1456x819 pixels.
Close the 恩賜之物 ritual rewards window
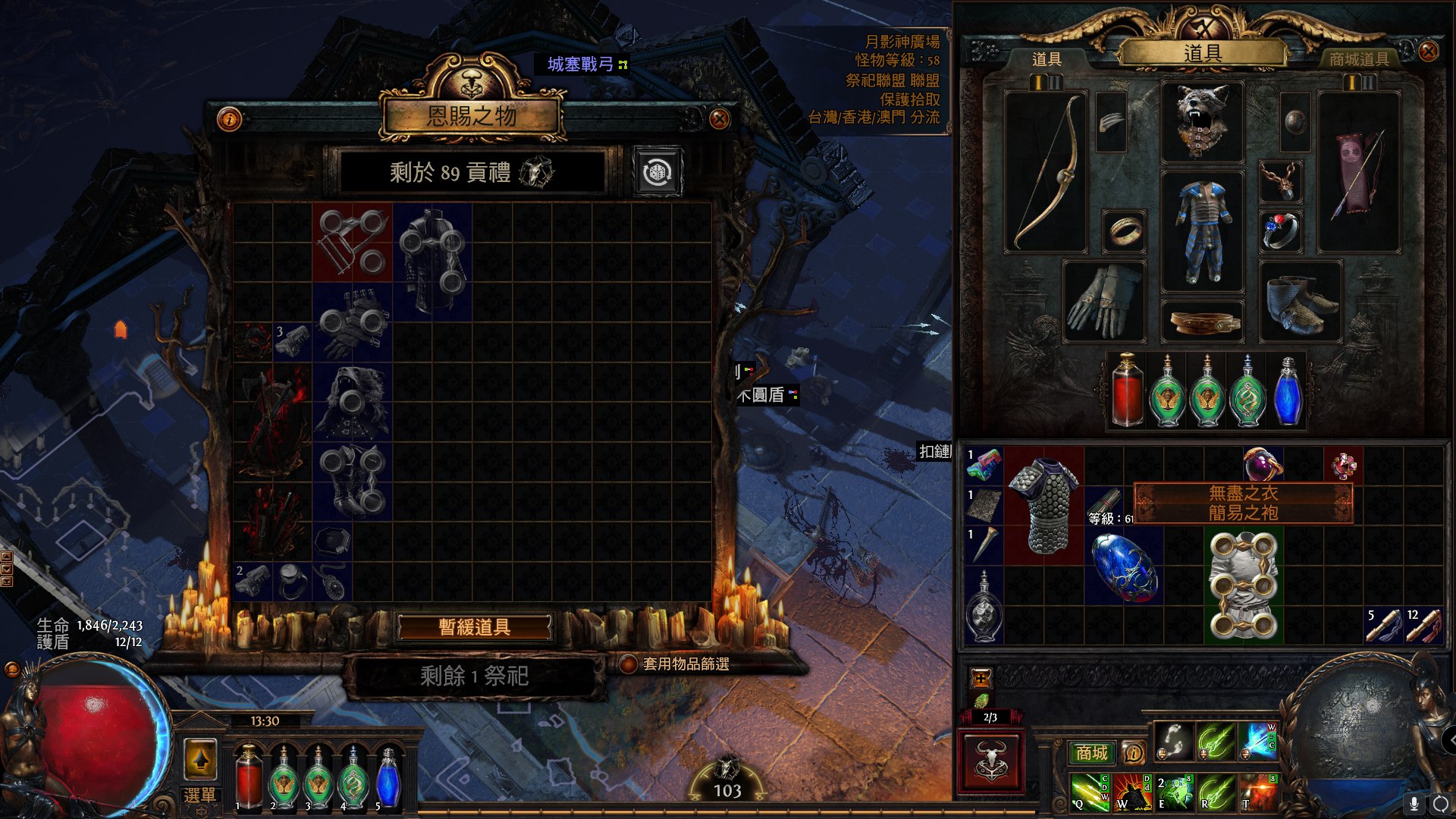pos(719,118)
